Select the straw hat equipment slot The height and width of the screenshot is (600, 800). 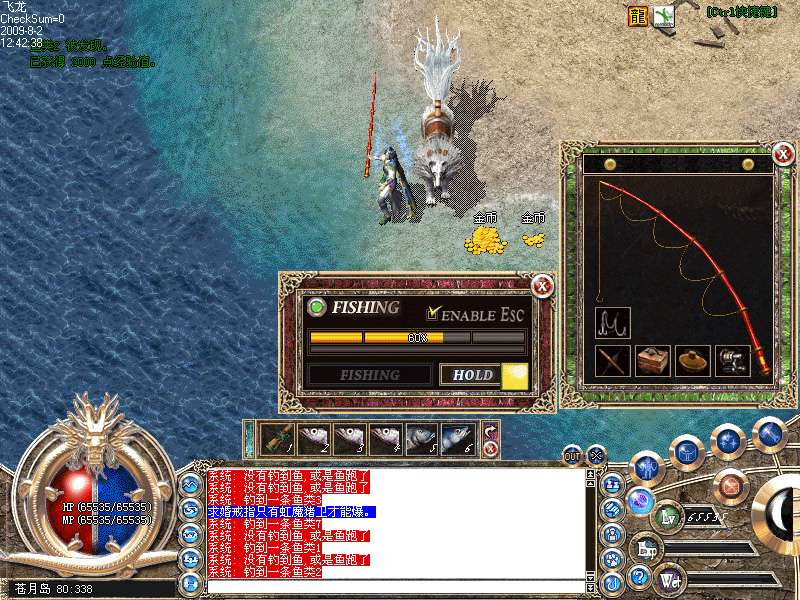(x=692, y=361)
